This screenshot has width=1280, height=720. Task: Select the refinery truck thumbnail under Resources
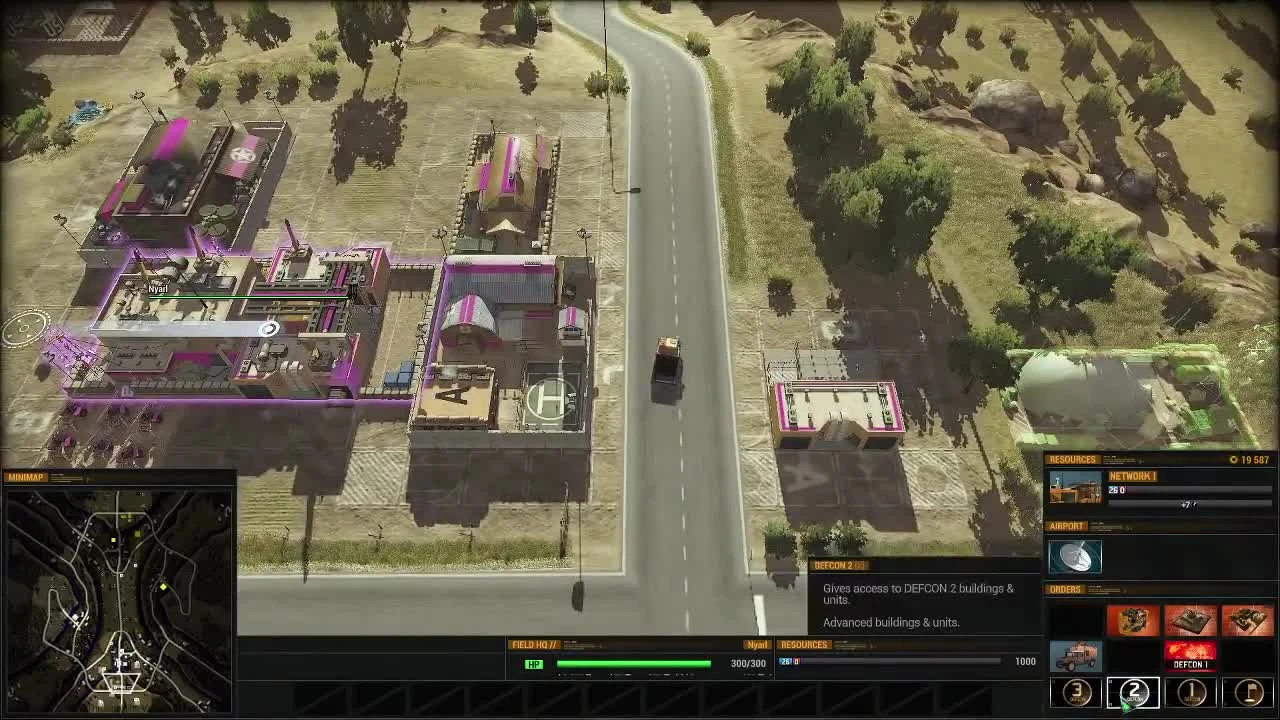pos(1074,488)
